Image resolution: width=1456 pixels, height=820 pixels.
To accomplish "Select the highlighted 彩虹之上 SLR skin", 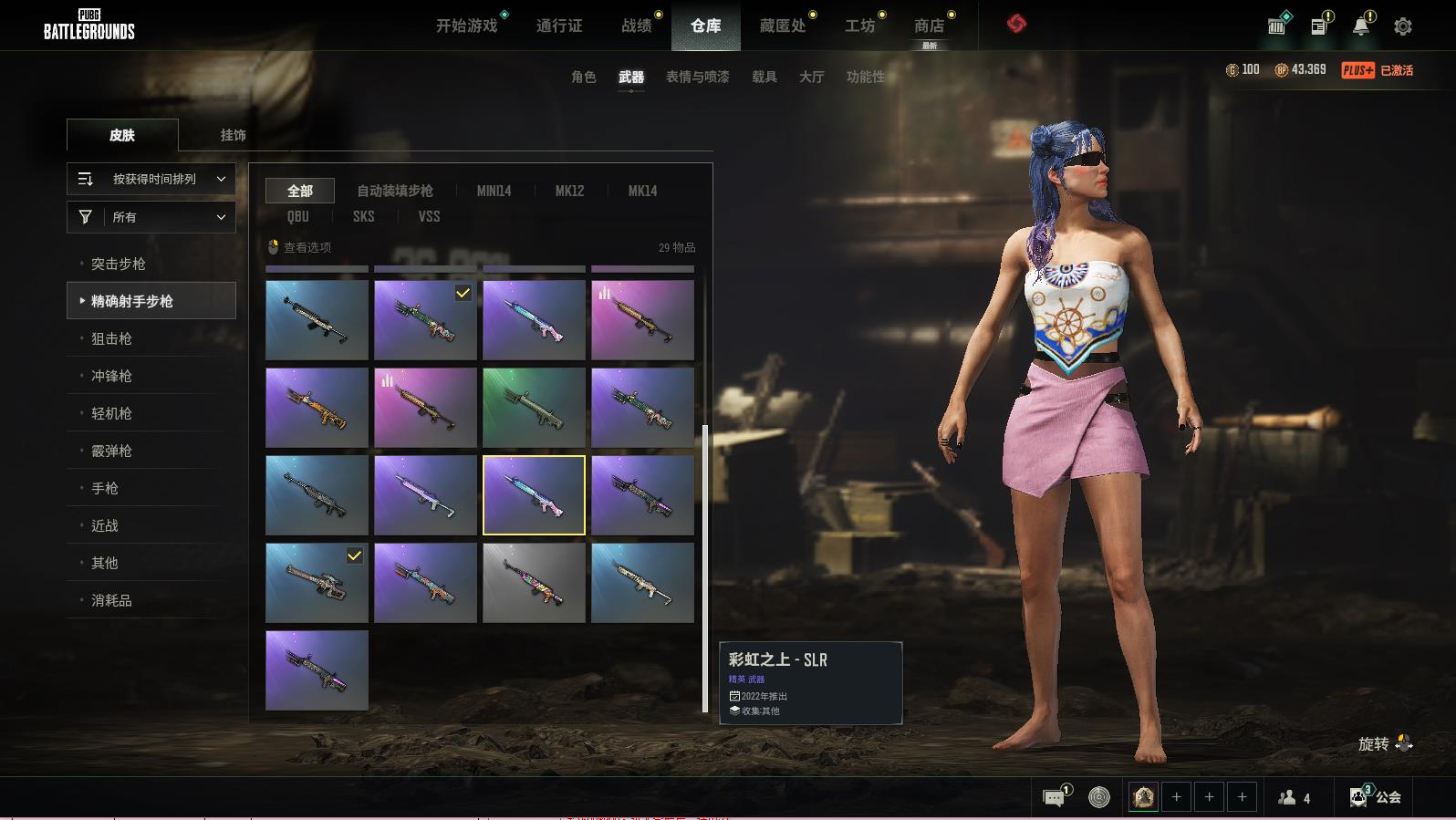I will (534, 494).
